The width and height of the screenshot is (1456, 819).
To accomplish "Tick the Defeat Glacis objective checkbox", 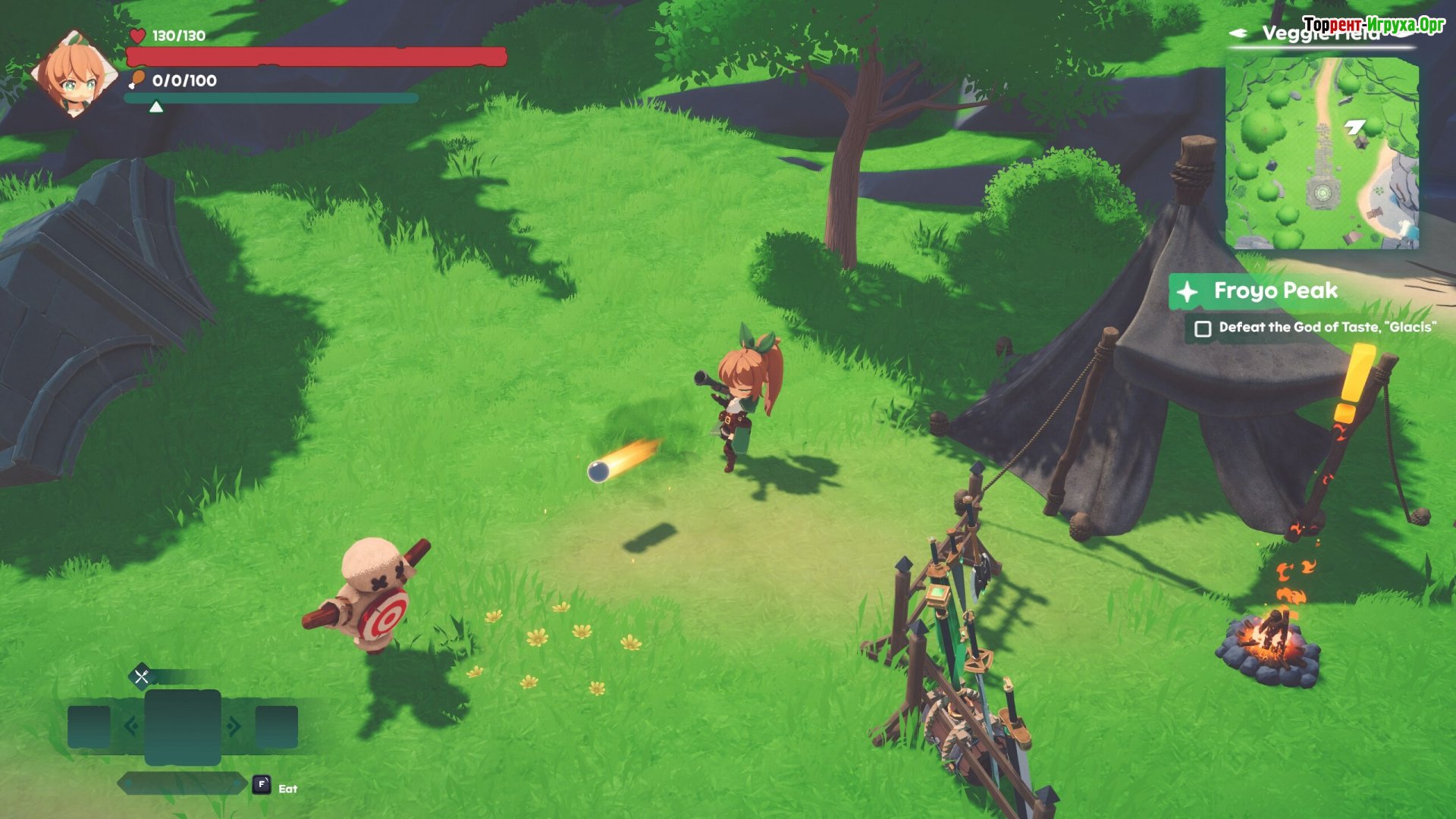I will tap(1203, 329).
